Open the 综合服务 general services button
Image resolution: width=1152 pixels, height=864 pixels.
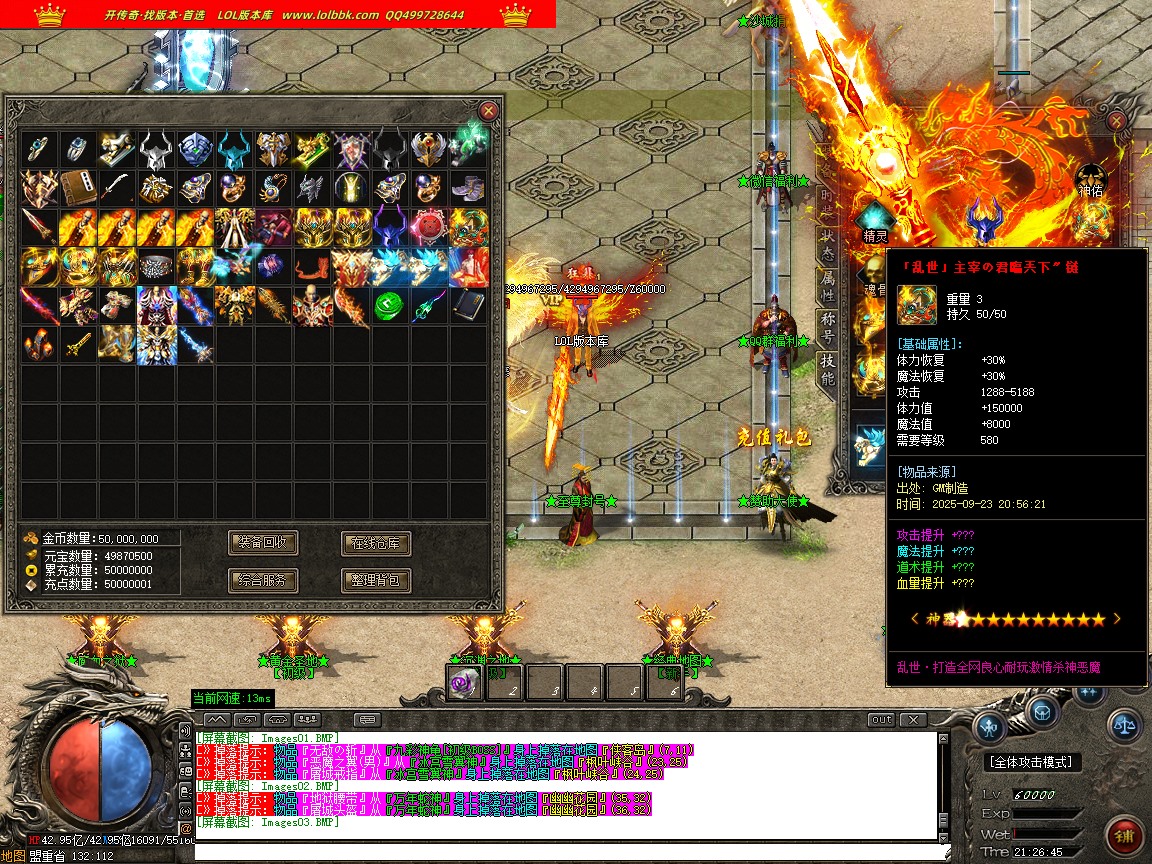pyautogui.click(x=263, y=580)
